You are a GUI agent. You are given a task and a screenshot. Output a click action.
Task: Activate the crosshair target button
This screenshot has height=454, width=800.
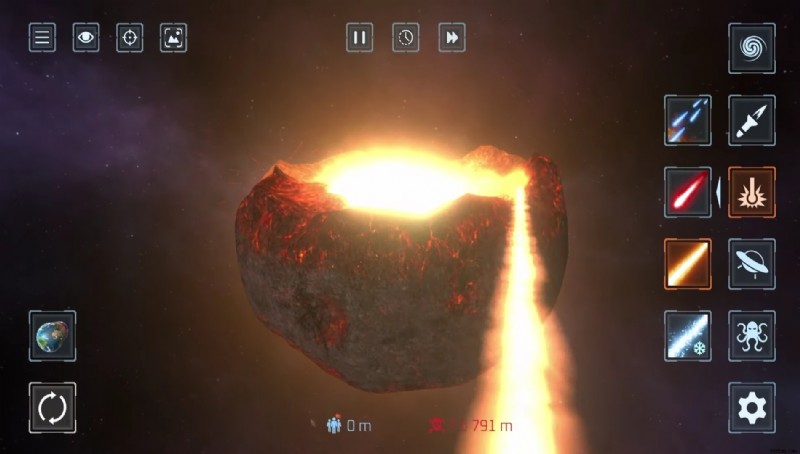click(130, 38)
